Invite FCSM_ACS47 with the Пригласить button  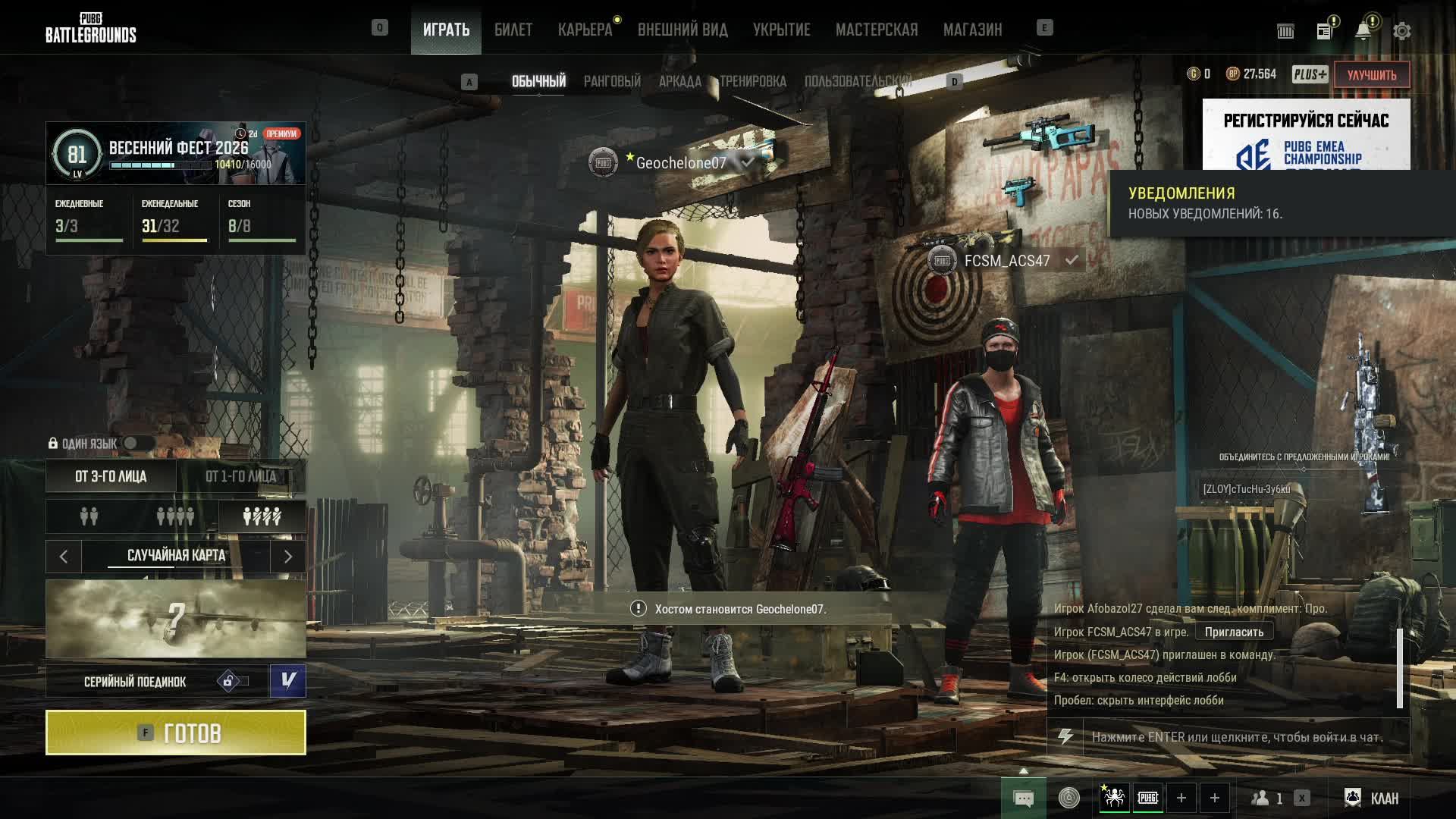coord(1234,632)
